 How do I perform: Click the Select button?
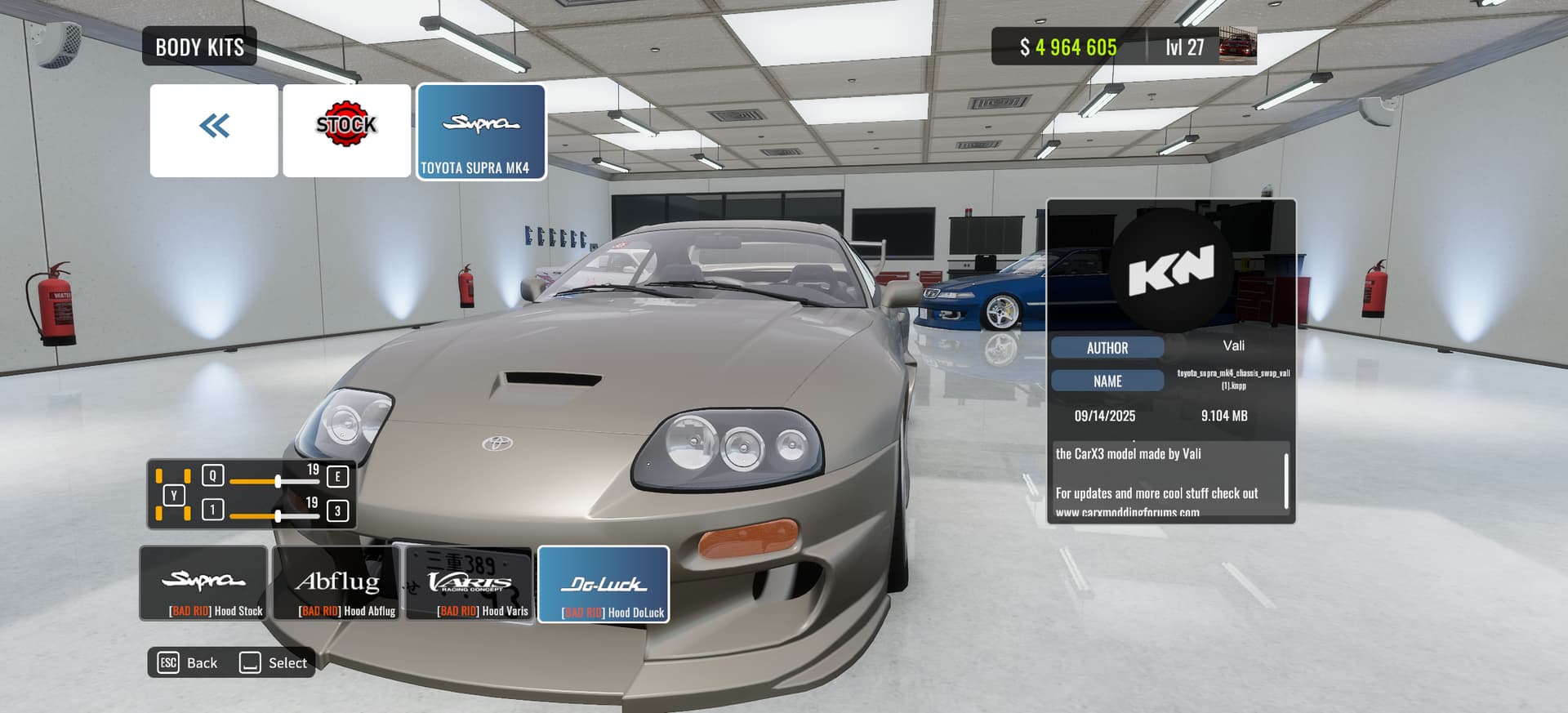click(x=274, y=662)
